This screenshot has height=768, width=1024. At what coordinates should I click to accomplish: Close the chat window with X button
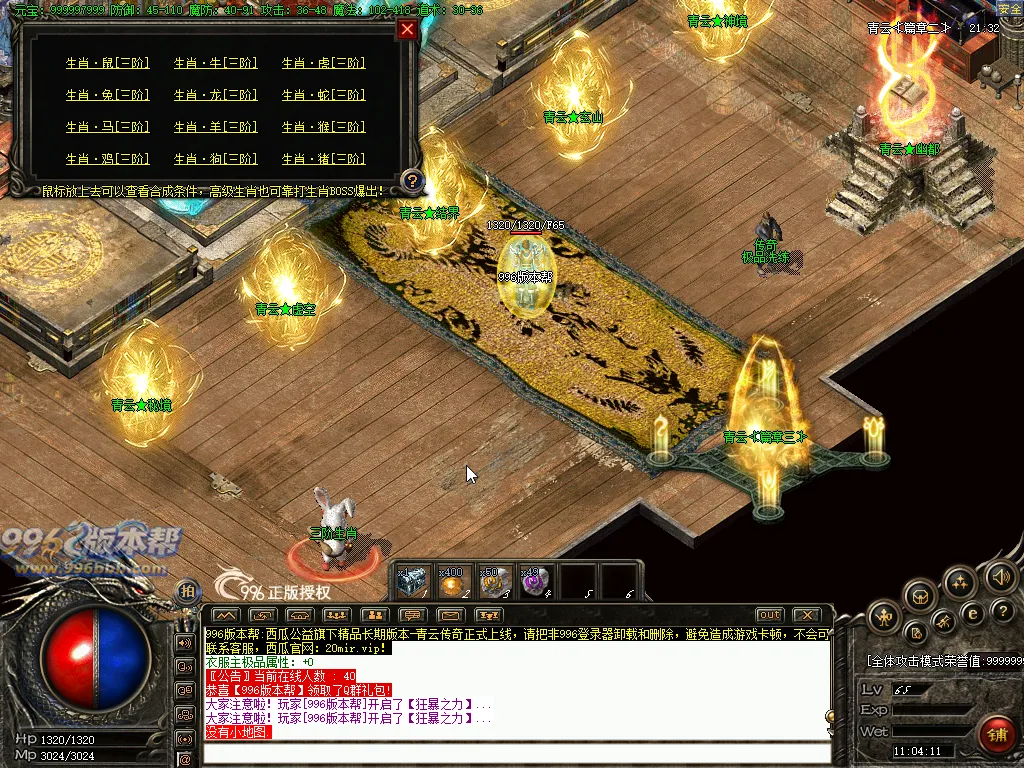(806, 615)
